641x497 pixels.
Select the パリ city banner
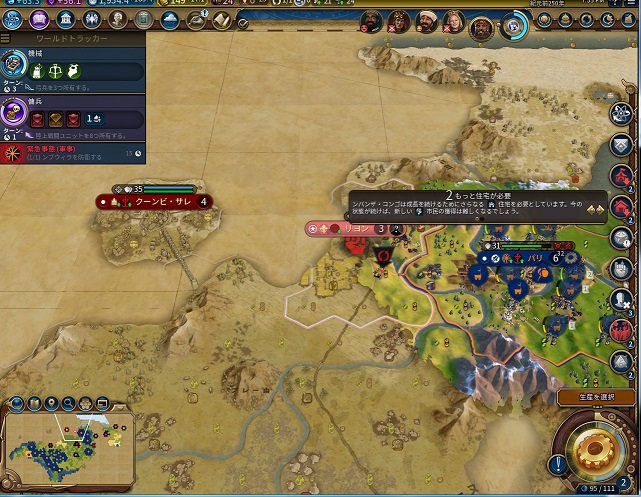(x=530, y=257)
